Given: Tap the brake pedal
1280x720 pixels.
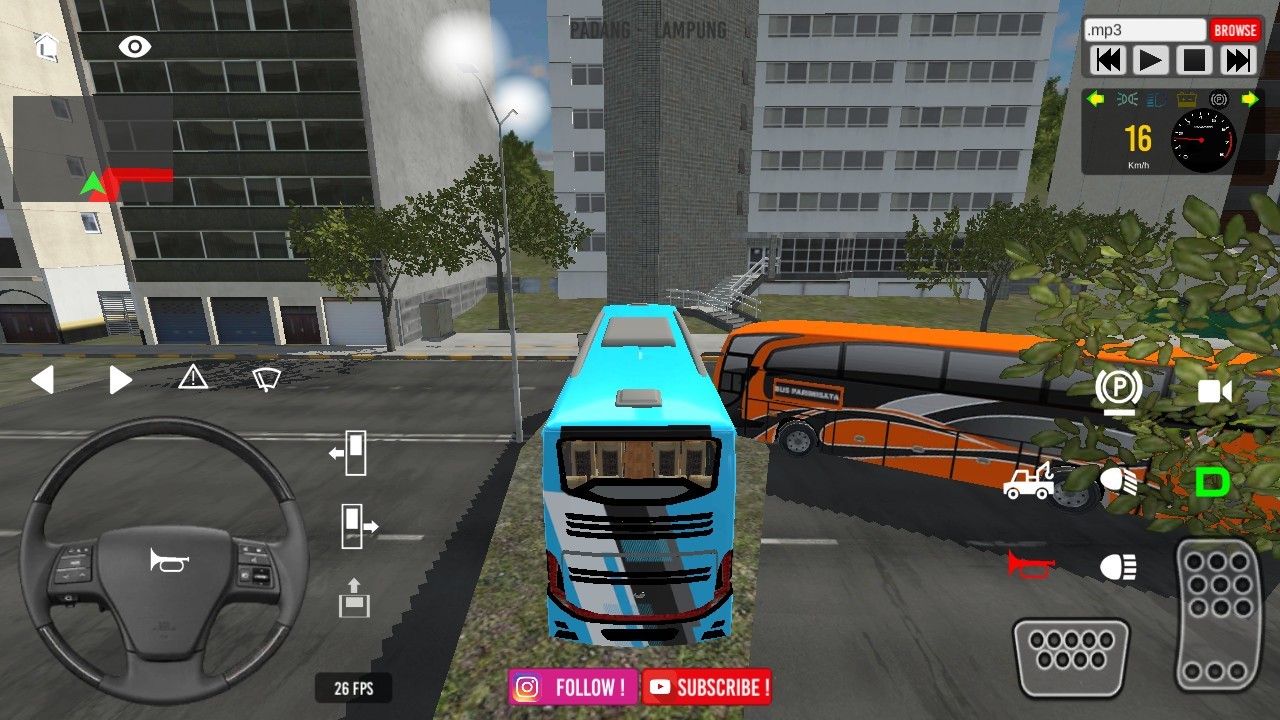Looking at the screenshot, I should (1071, 656).
